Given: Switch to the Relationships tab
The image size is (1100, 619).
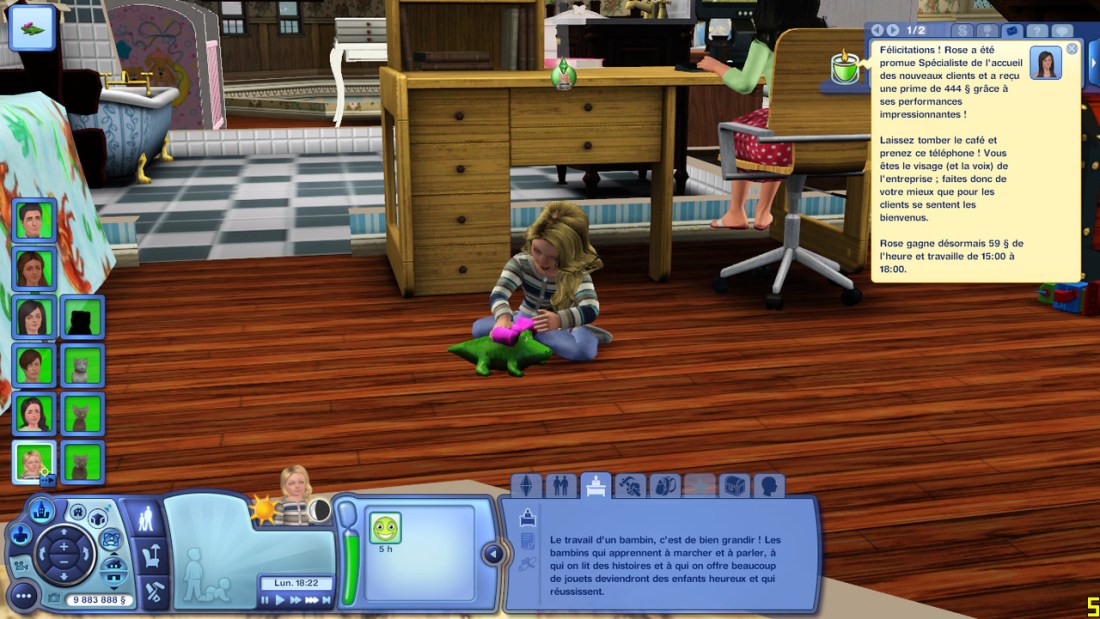Looking at the screenshot, I should pos(560,486).
